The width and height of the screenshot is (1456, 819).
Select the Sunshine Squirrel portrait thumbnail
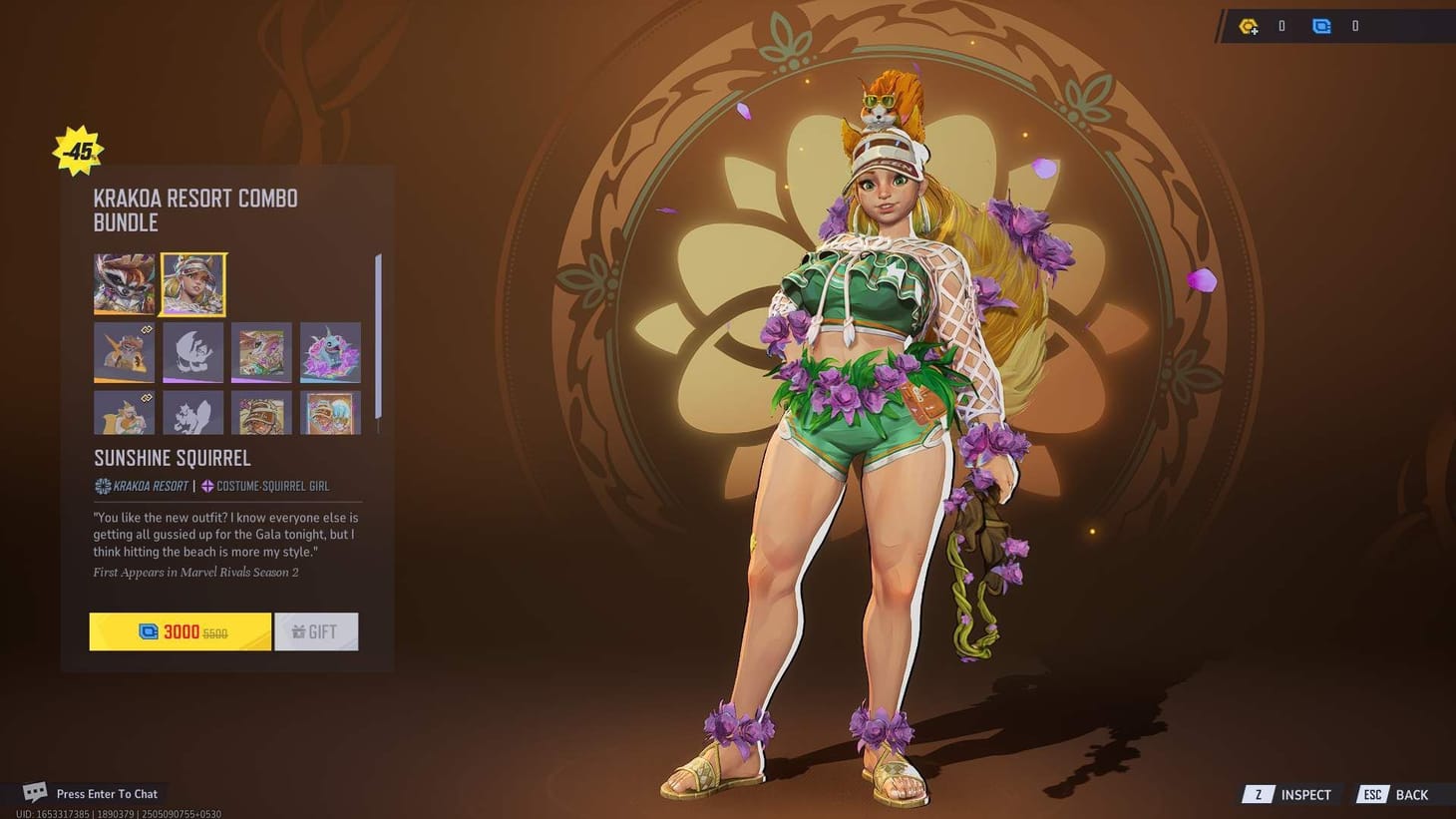[193, 283]
